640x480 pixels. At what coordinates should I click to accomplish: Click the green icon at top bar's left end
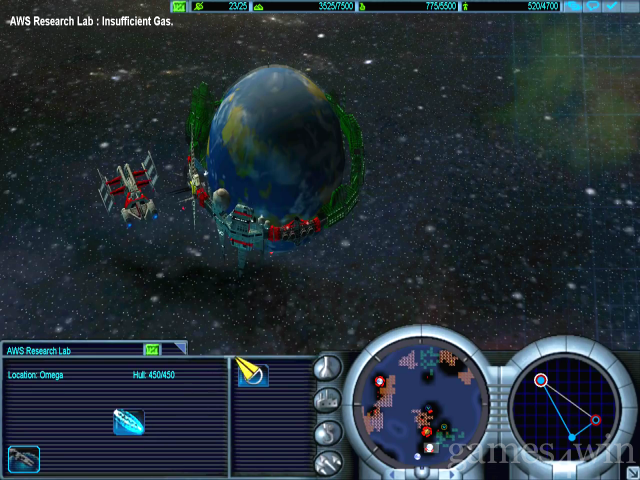[x=179, y=6]
